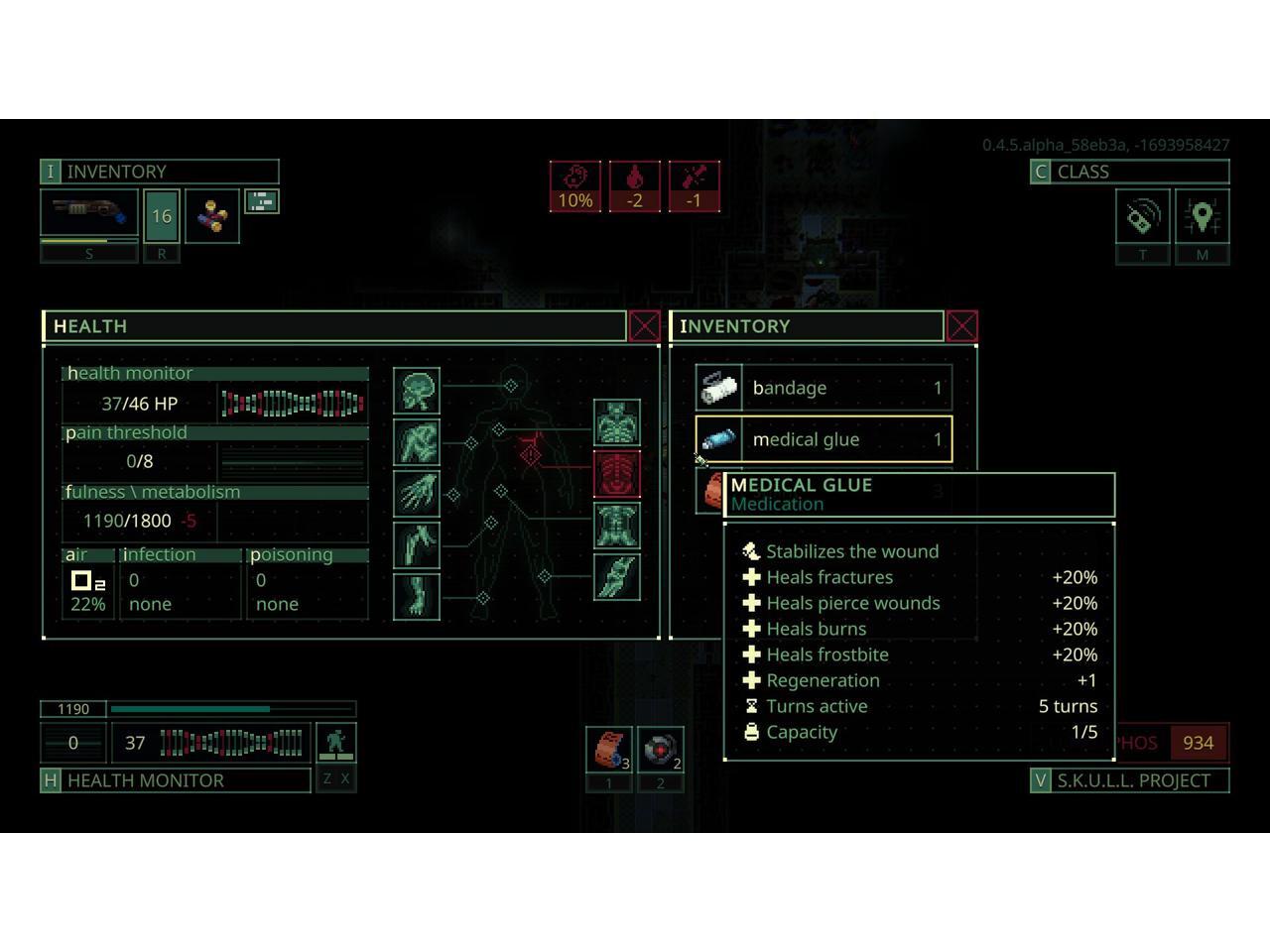Select the hand body part icon
Screen dimensions: 1270x952
[x=417, y=494]
